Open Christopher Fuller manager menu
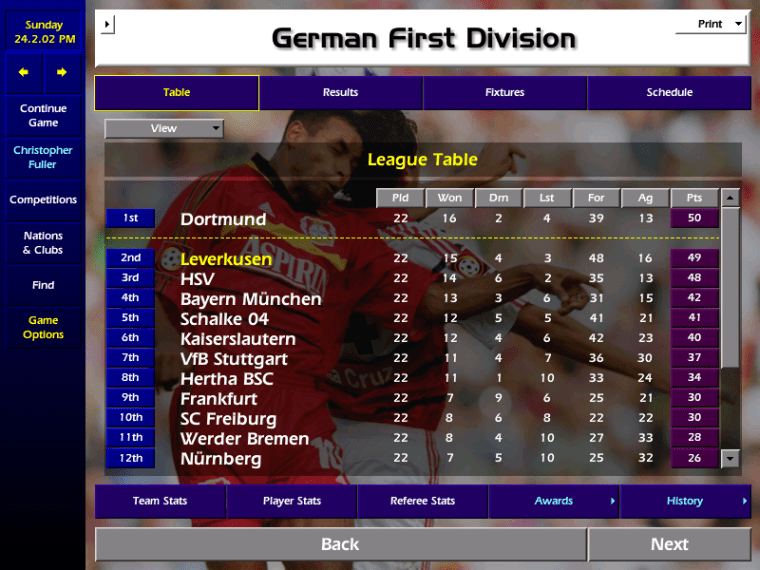 point(43,158)
